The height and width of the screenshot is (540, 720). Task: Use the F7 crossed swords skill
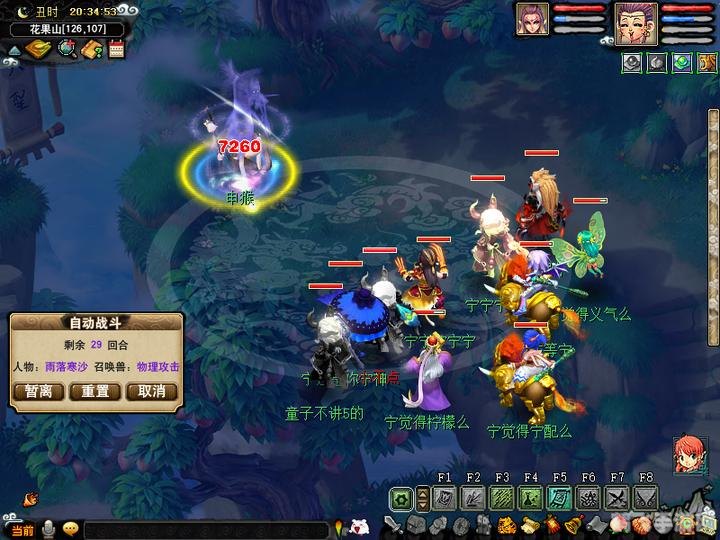tap(617, 498)
